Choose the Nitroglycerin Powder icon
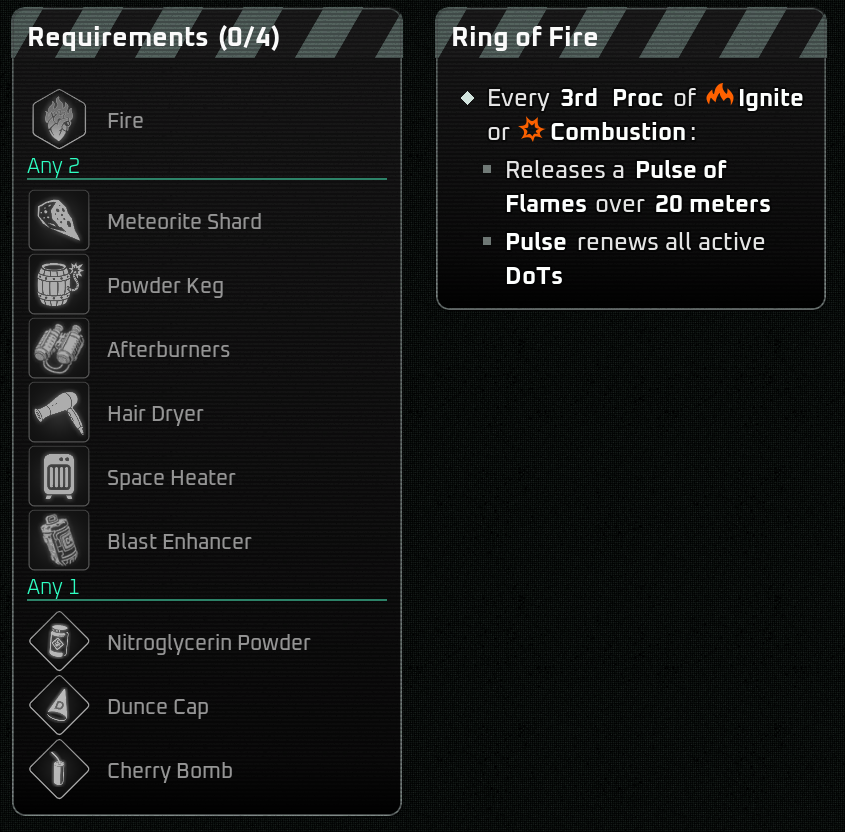The height and width of the screenshot is (832, 845). (59, 642)
